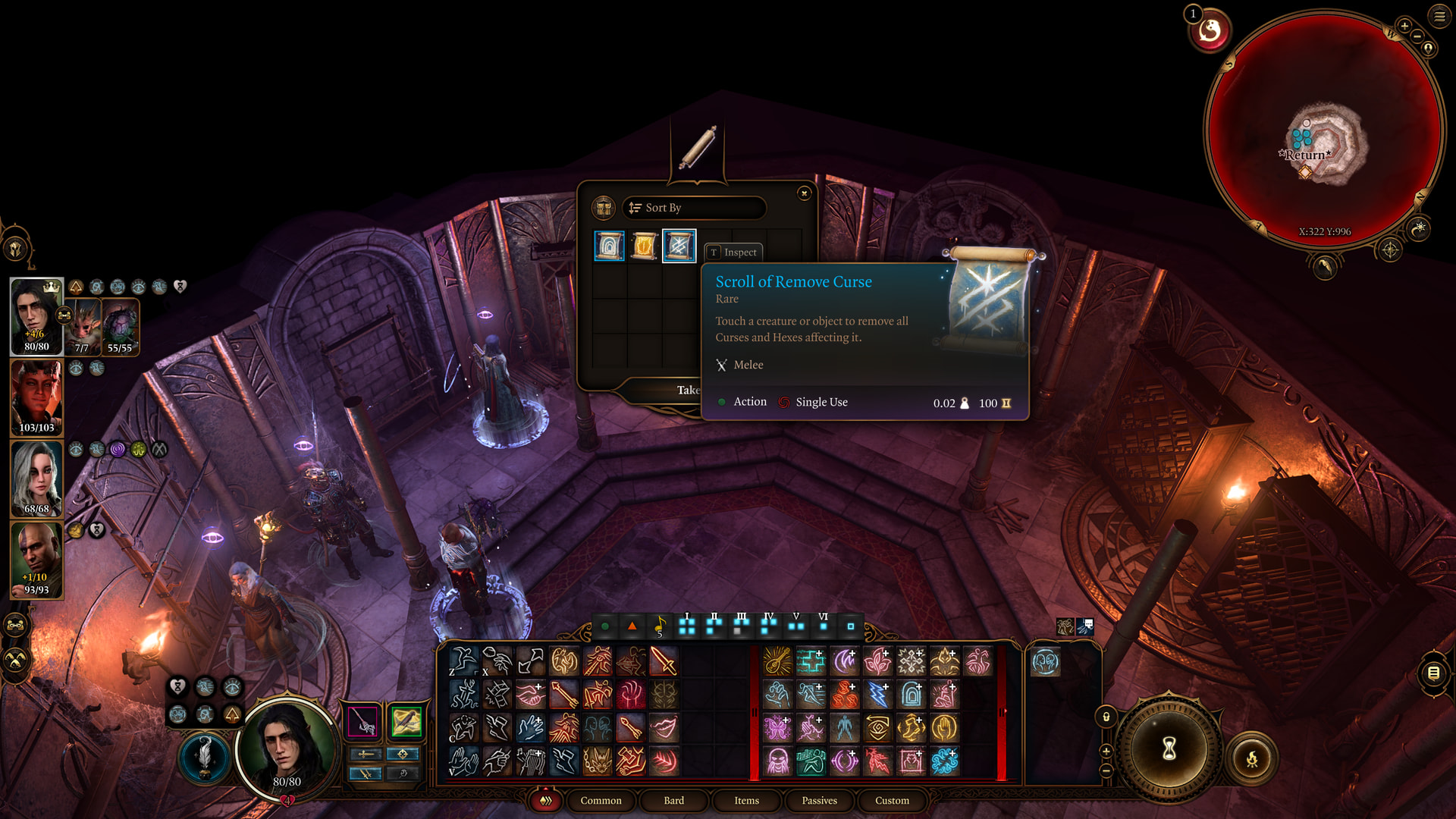Switch to the Common hotbar tab
The width and height of the screenshot is (1456, 819).
tap(601, 800)
